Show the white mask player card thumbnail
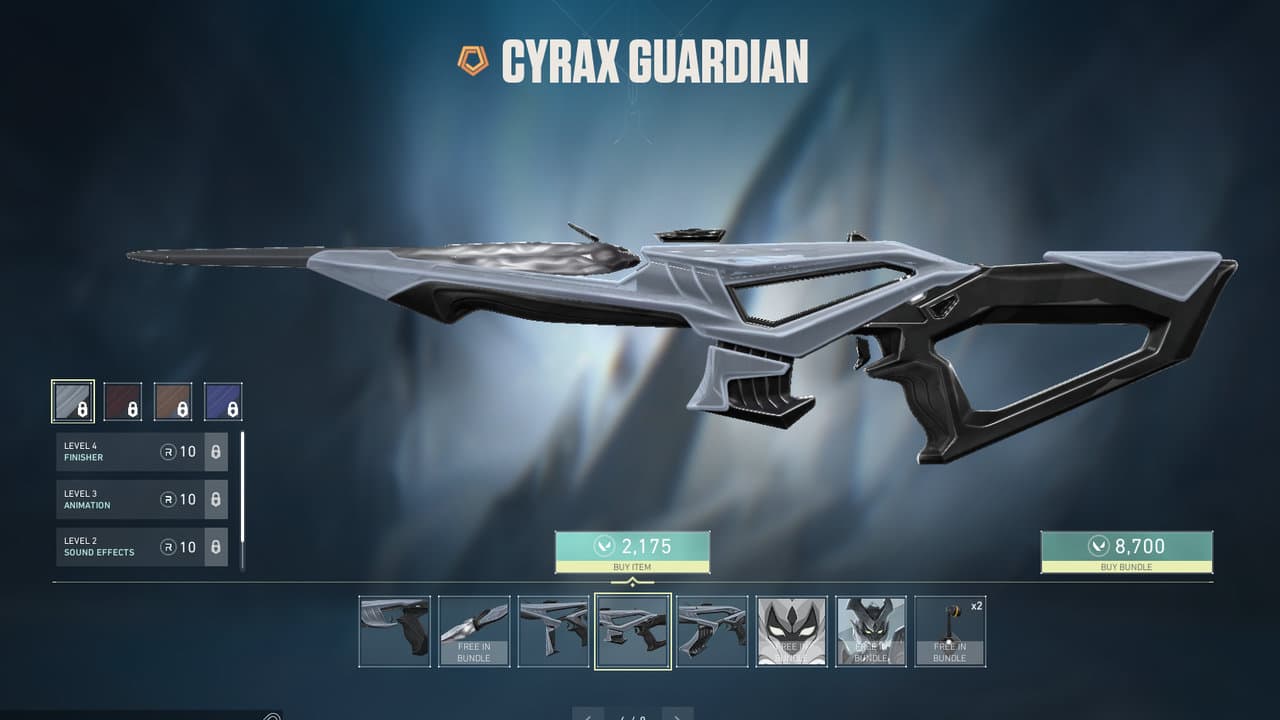1280x720 pixels. (x=792, y=631)
